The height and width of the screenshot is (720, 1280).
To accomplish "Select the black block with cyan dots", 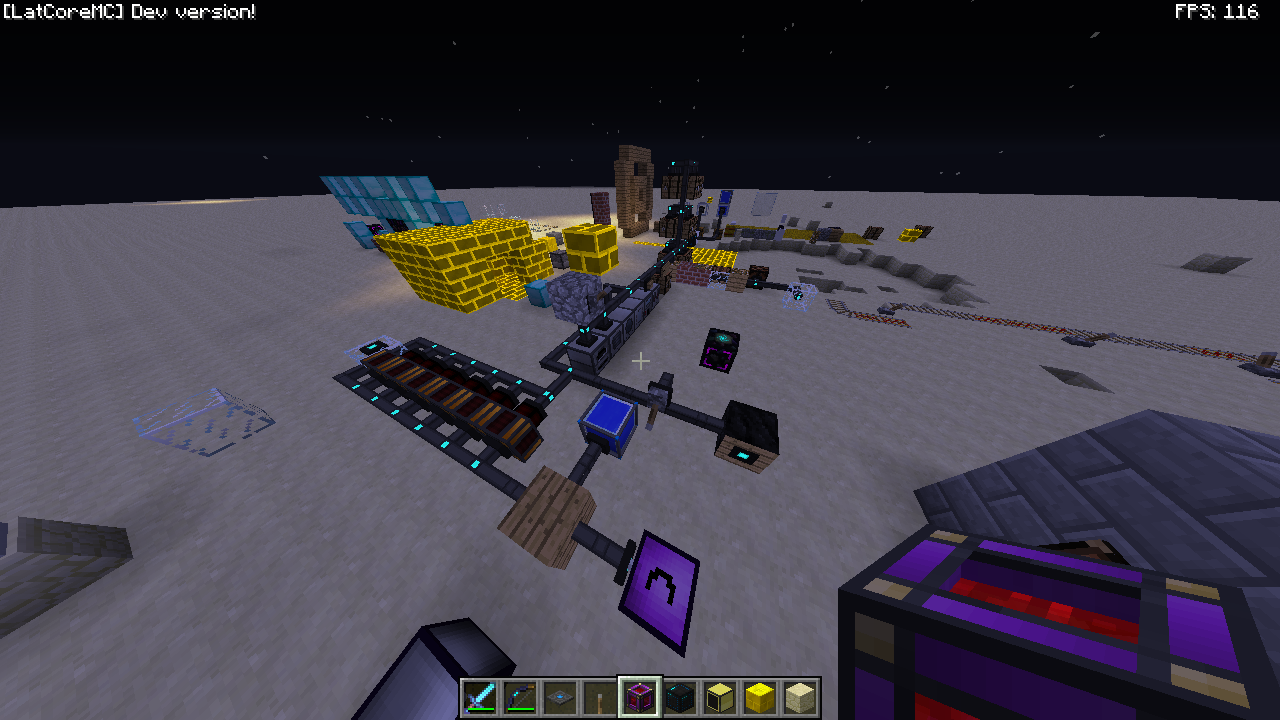I will click(680, 697).
